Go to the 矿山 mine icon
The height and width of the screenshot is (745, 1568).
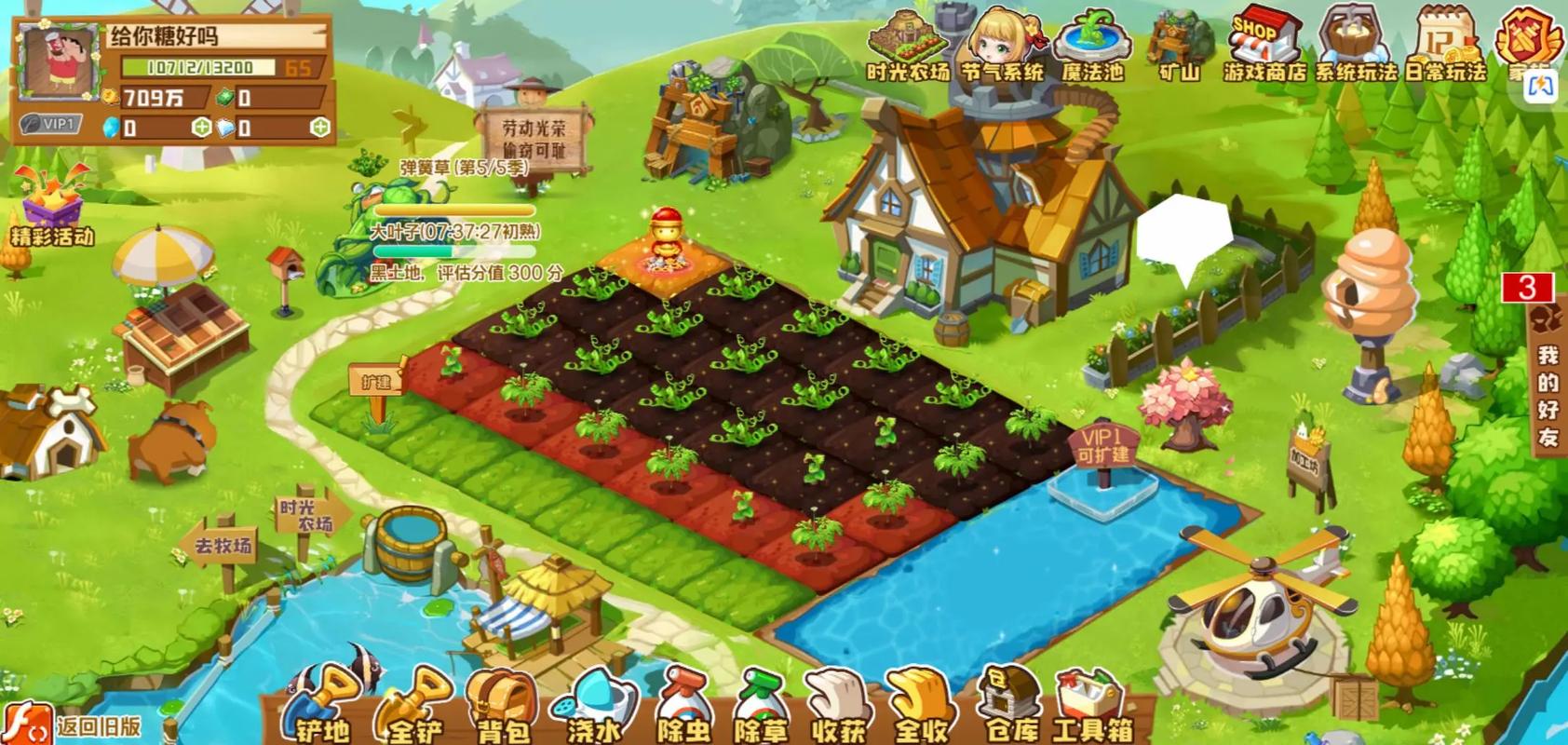(1180, 47)
